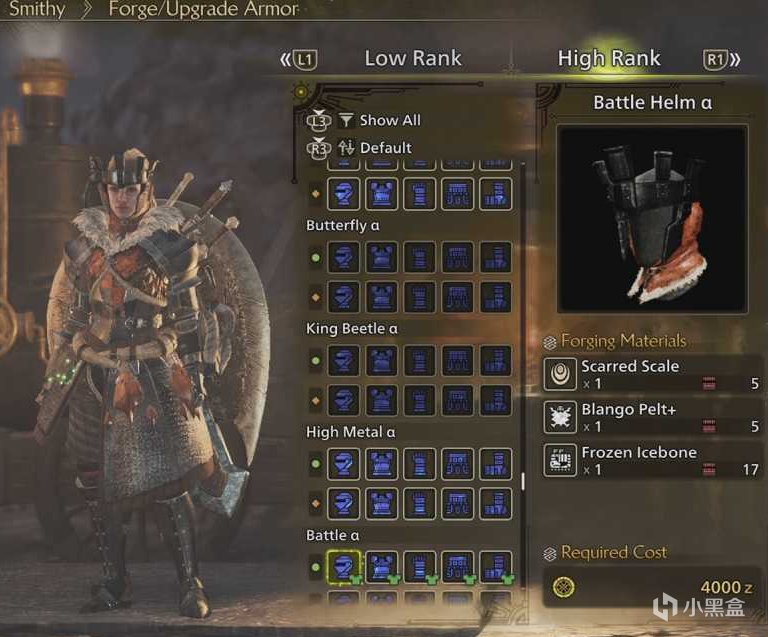Select the Battle α leg armor slot
The height and width of the screenshot is (637, 768).
(x=495, y=568)
